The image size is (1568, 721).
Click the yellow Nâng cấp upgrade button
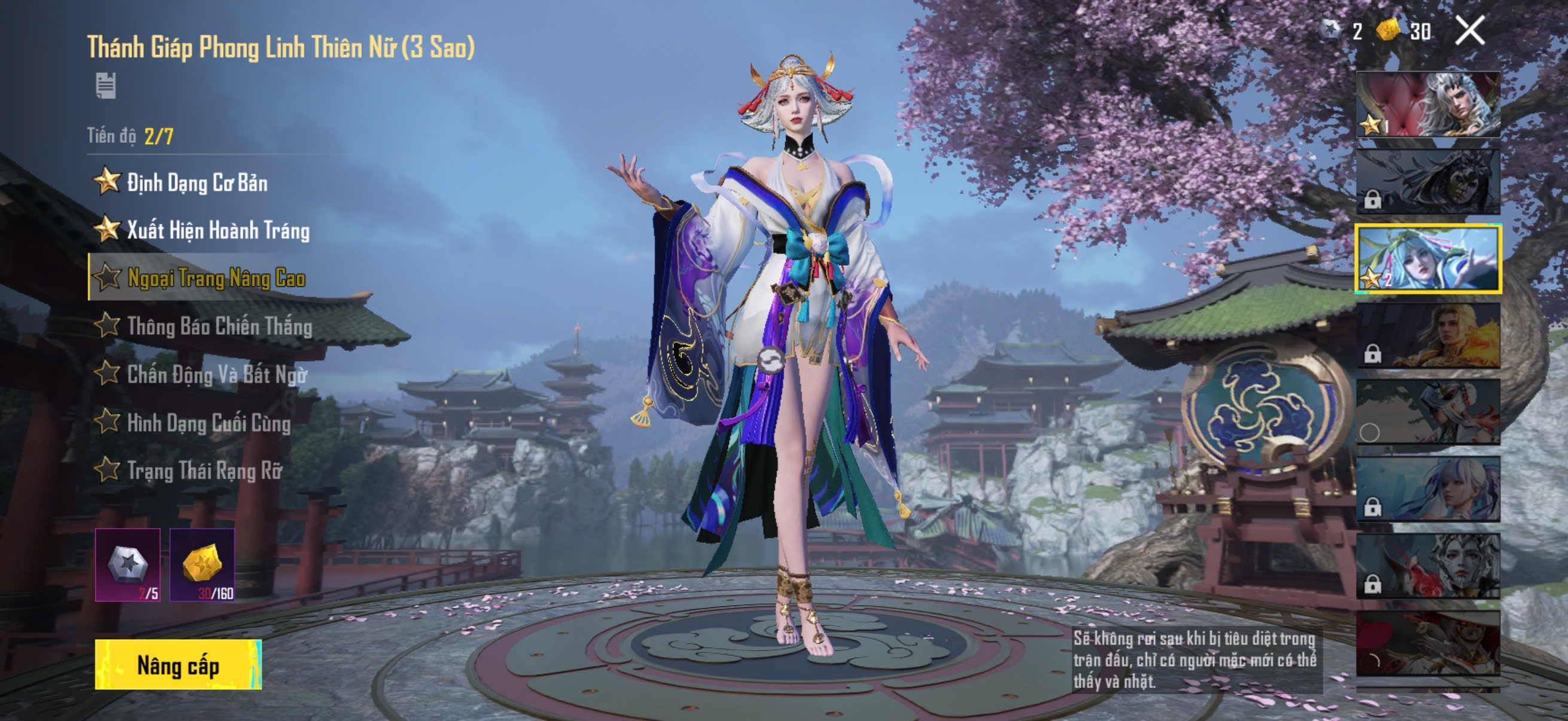(x=178, y=664)
